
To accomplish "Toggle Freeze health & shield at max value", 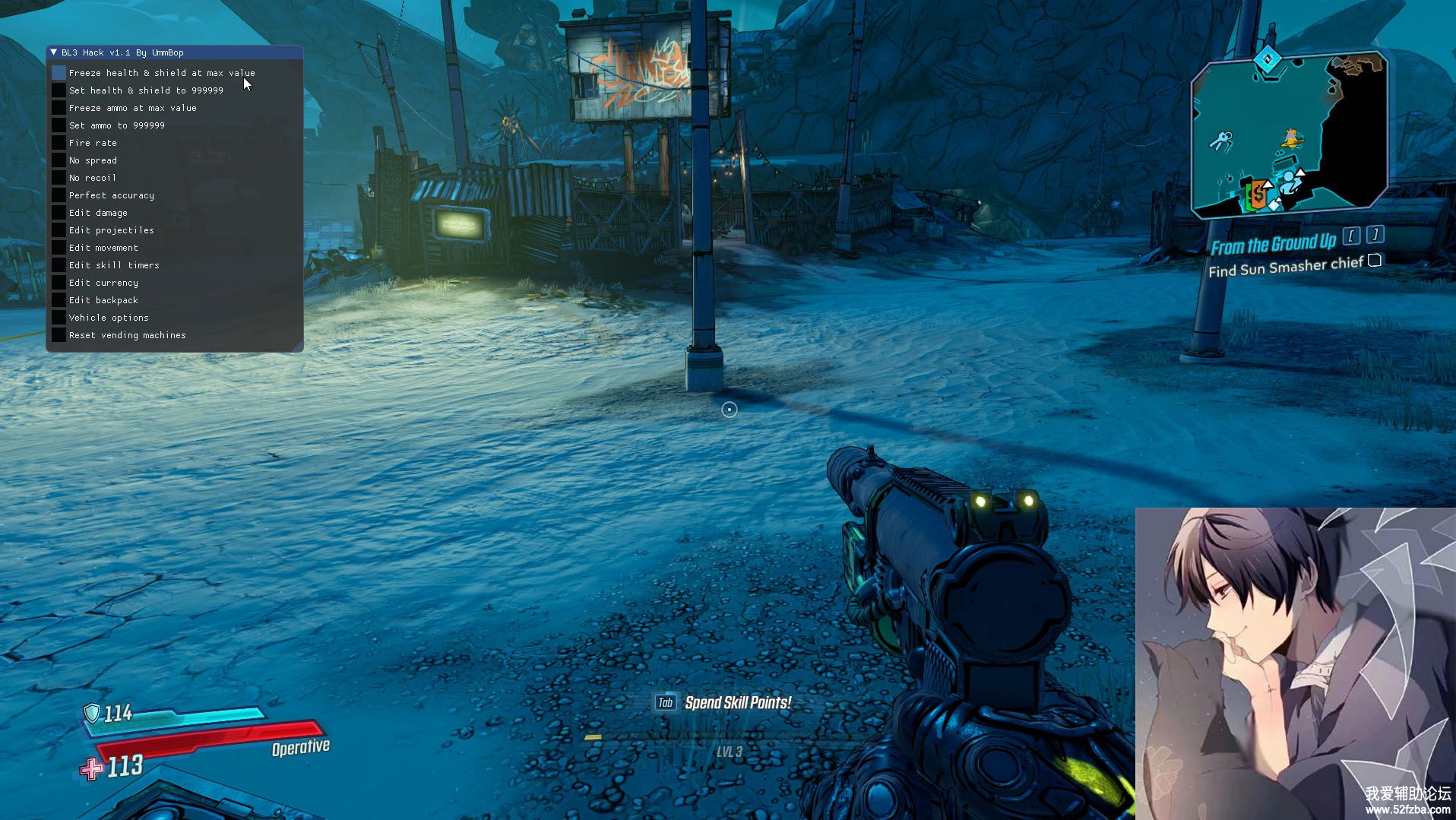I will point(59,73).
